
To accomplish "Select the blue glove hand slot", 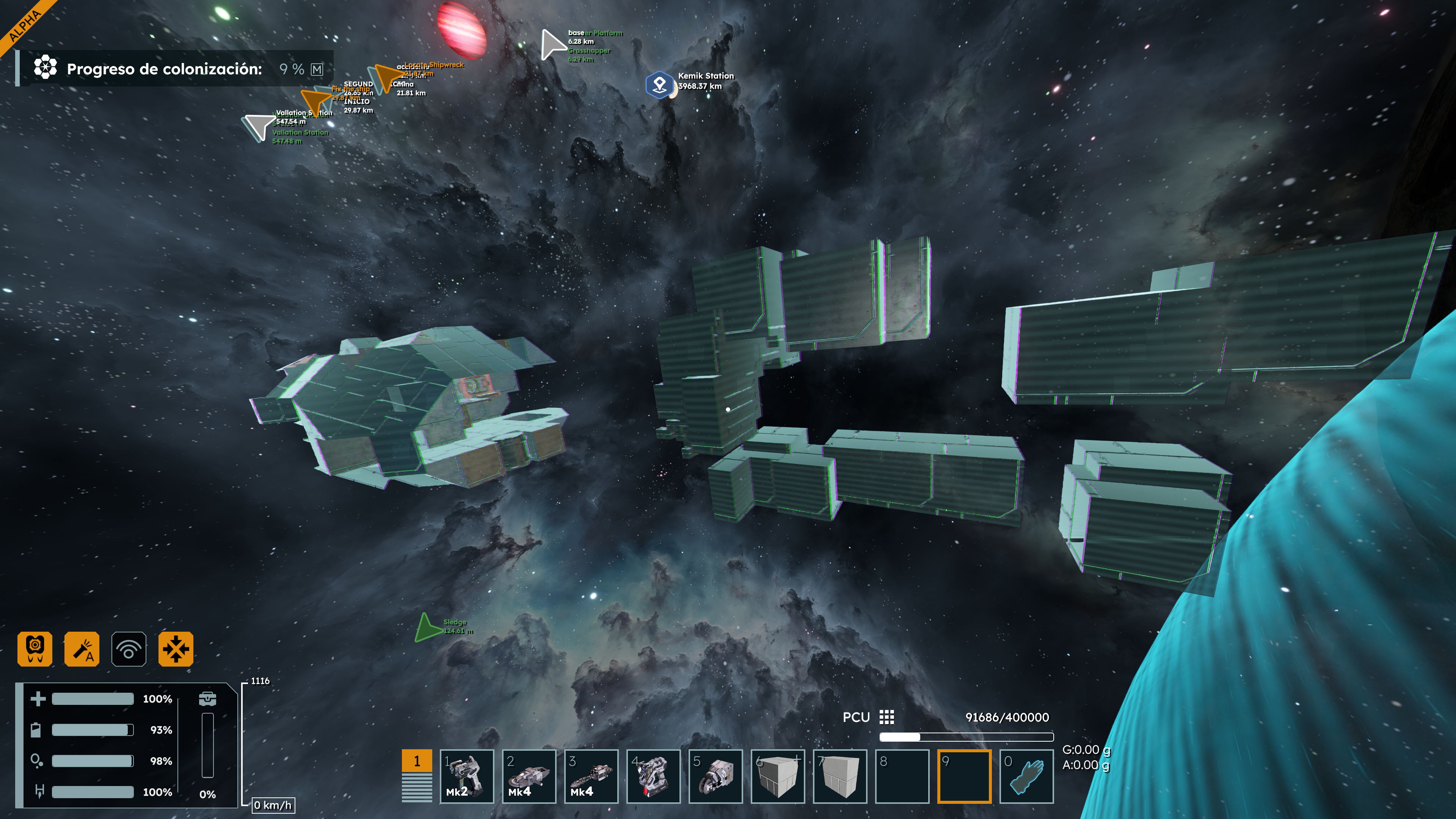I will pos(1026,775).
